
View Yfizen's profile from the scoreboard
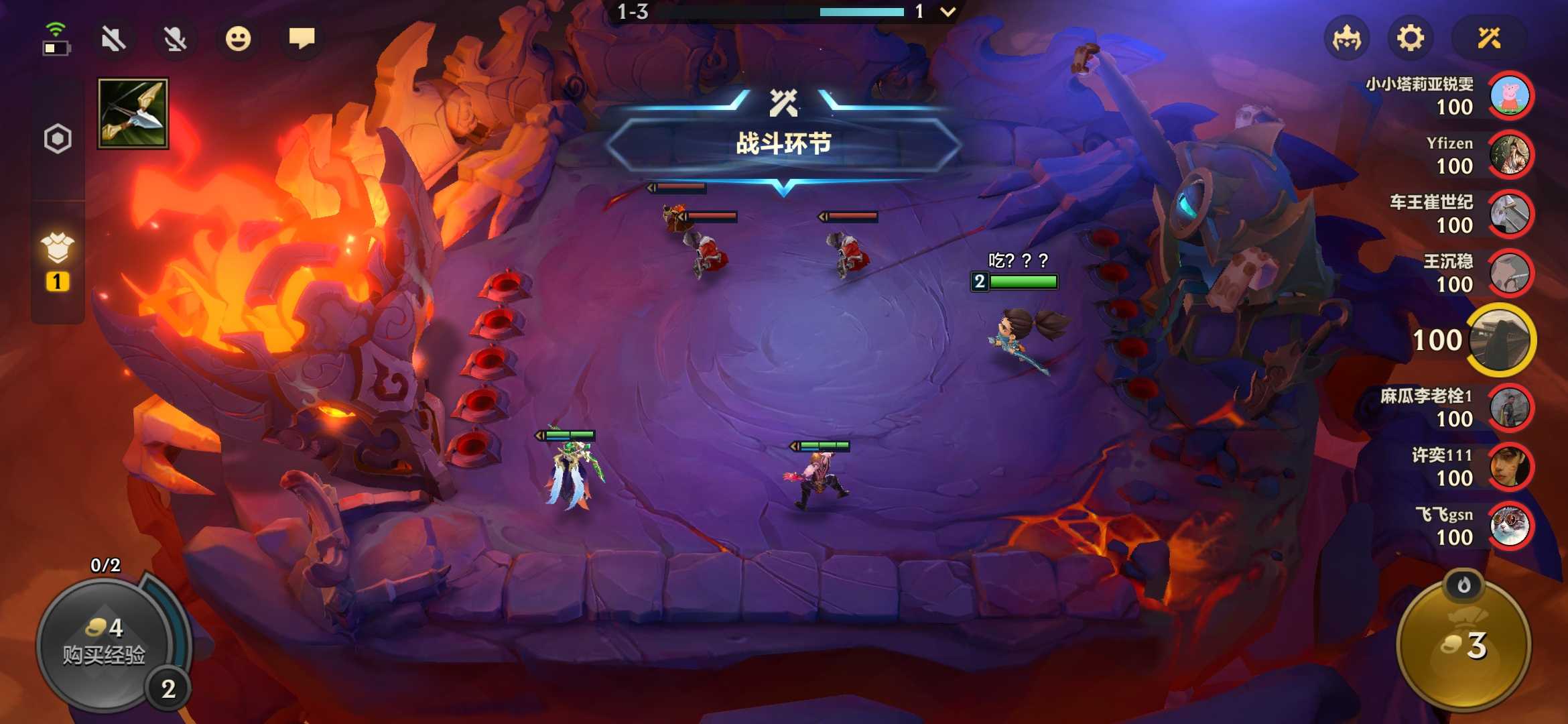click(x=1510, y=155)
